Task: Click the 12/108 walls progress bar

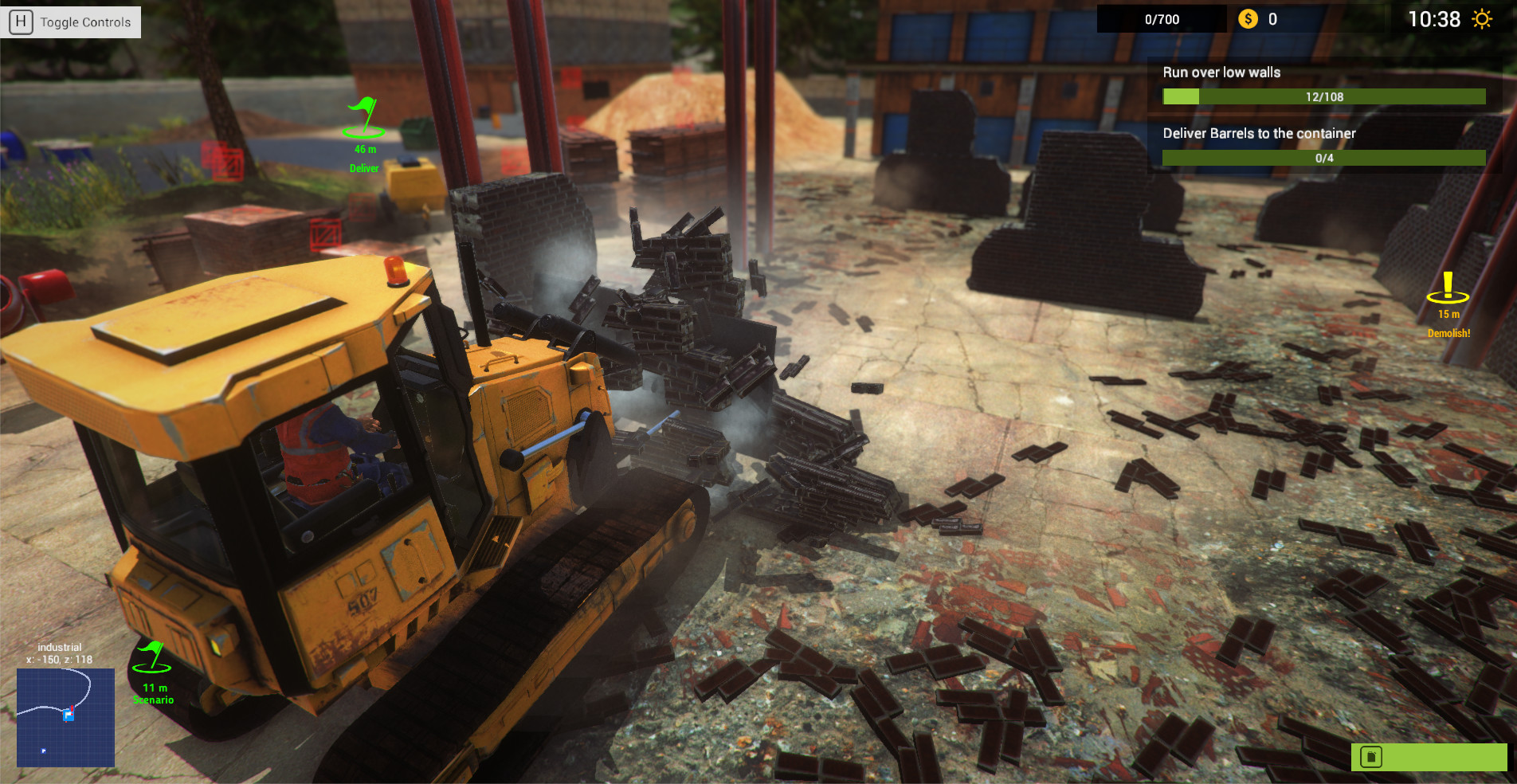Action: (1323, 96)
